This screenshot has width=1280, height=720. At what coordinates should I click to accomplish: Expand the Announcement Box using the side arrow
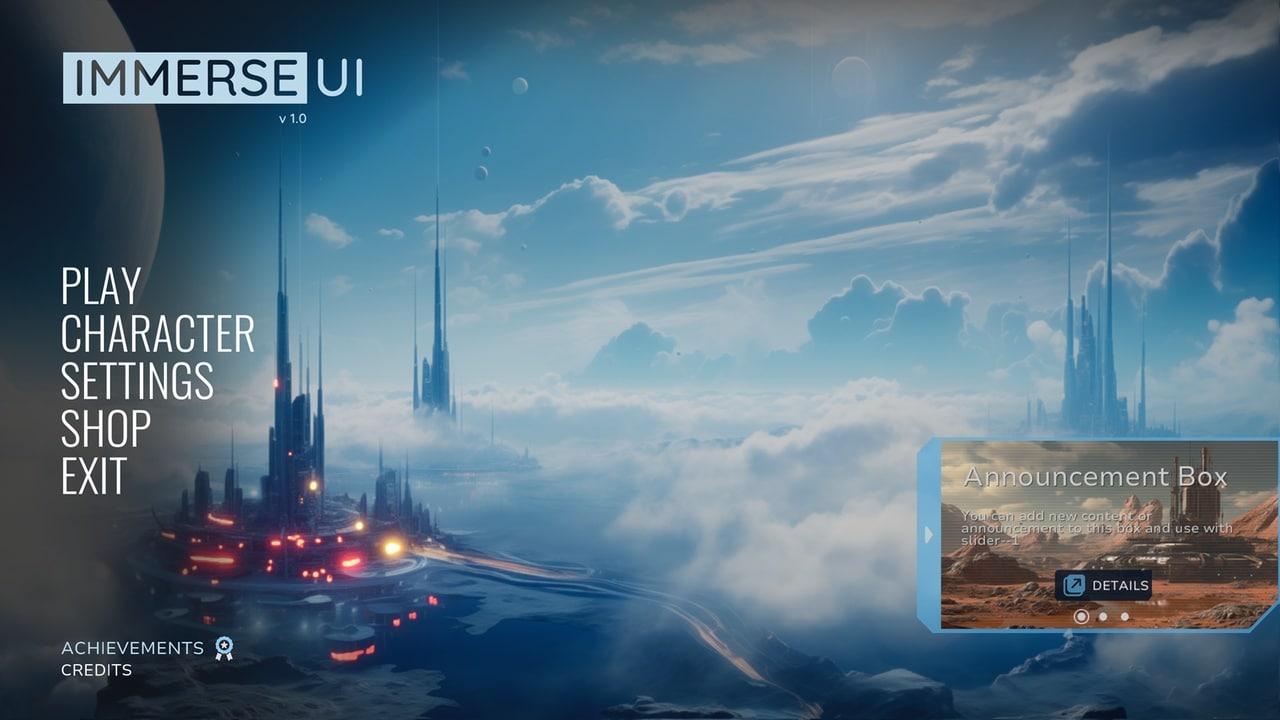(x=929, y=534)
